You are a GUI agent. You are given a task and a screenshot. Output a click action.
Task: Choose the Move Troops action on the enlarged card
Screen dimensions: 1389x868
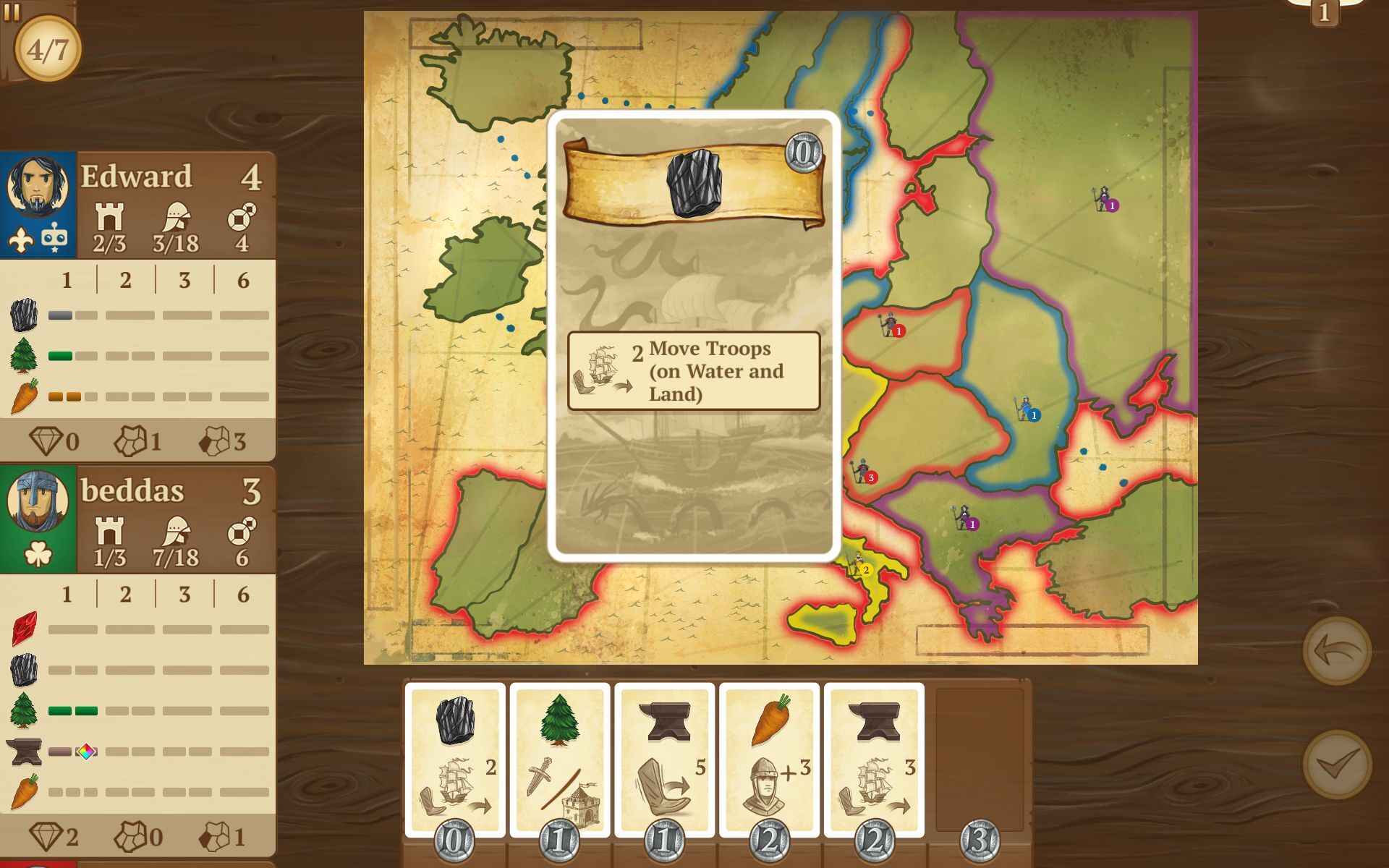pos(694,371)
